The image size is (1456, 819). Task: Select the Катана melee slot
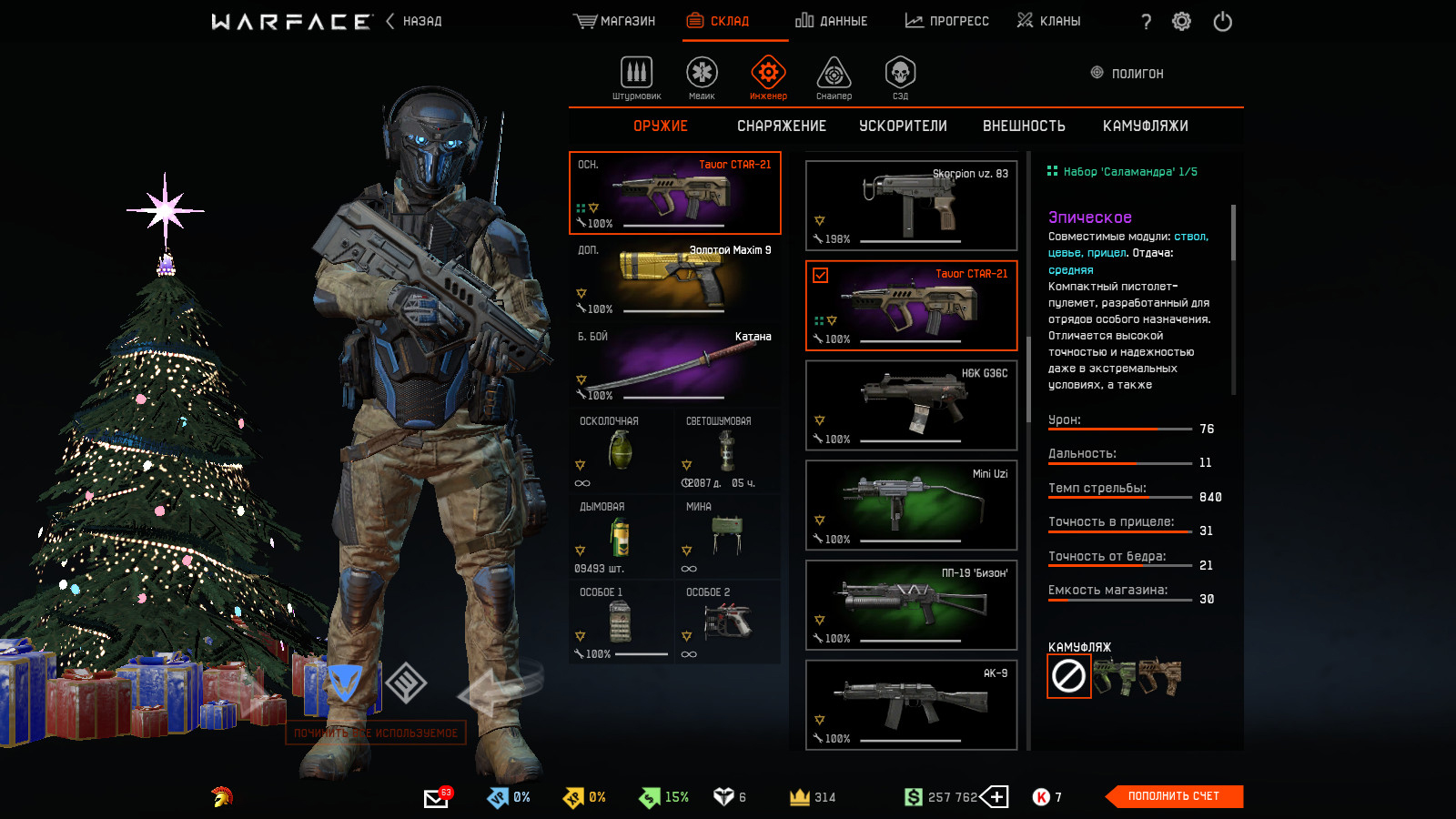pyautogui.click(x=674, y=366)
